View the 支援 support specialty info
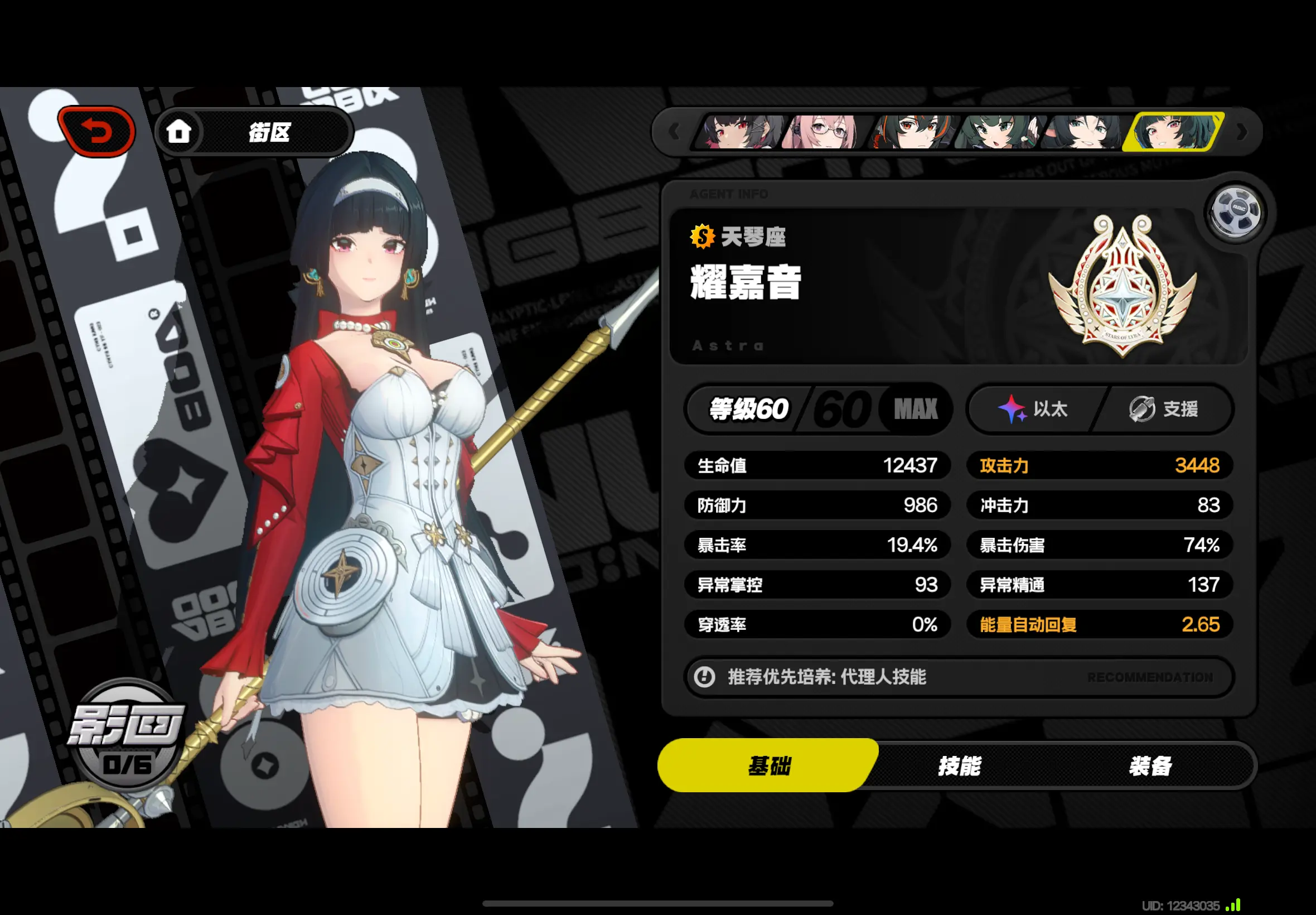Viewport: 1316px width, 915px height. (x=1163, y=410)
